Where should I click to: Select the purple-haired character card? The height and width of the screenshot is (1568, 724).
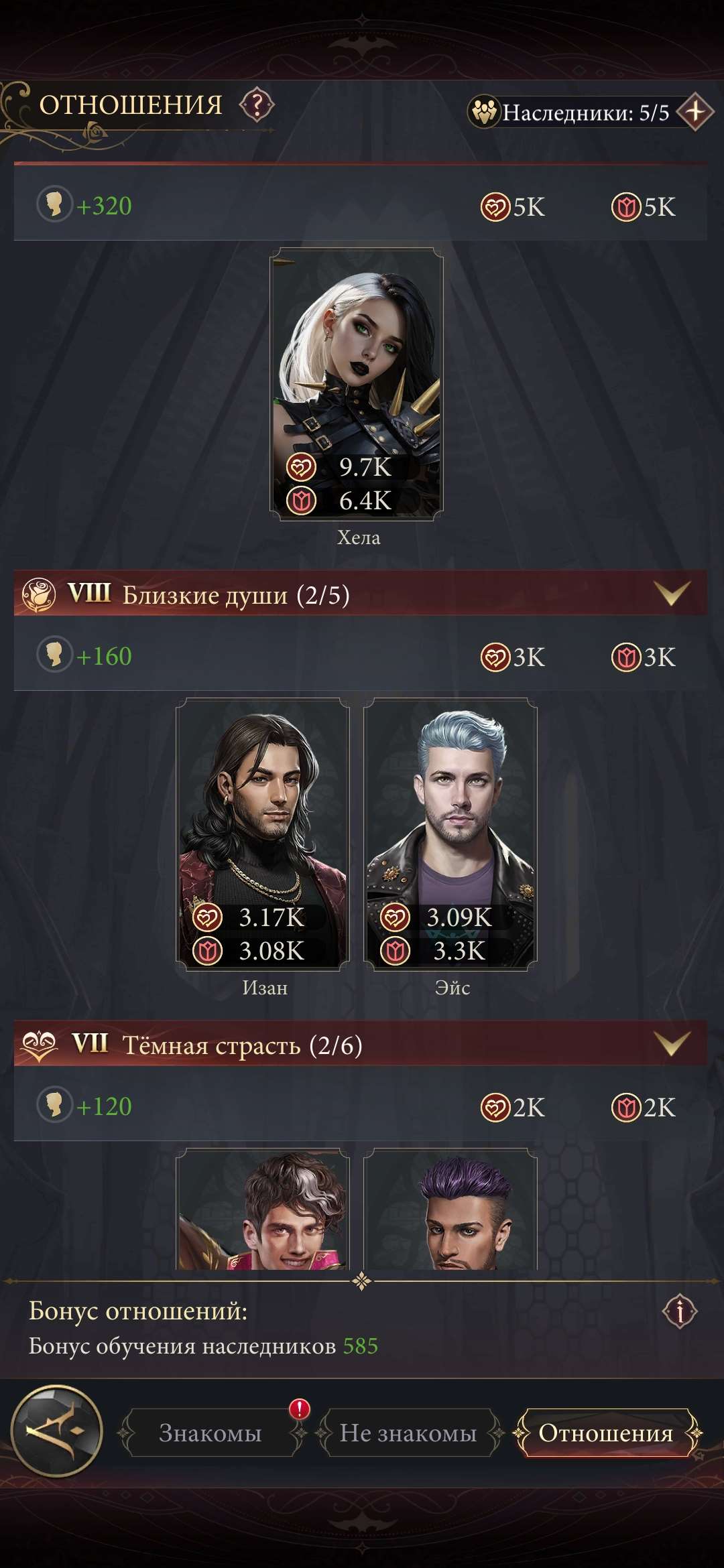(x=450, y=1210)
